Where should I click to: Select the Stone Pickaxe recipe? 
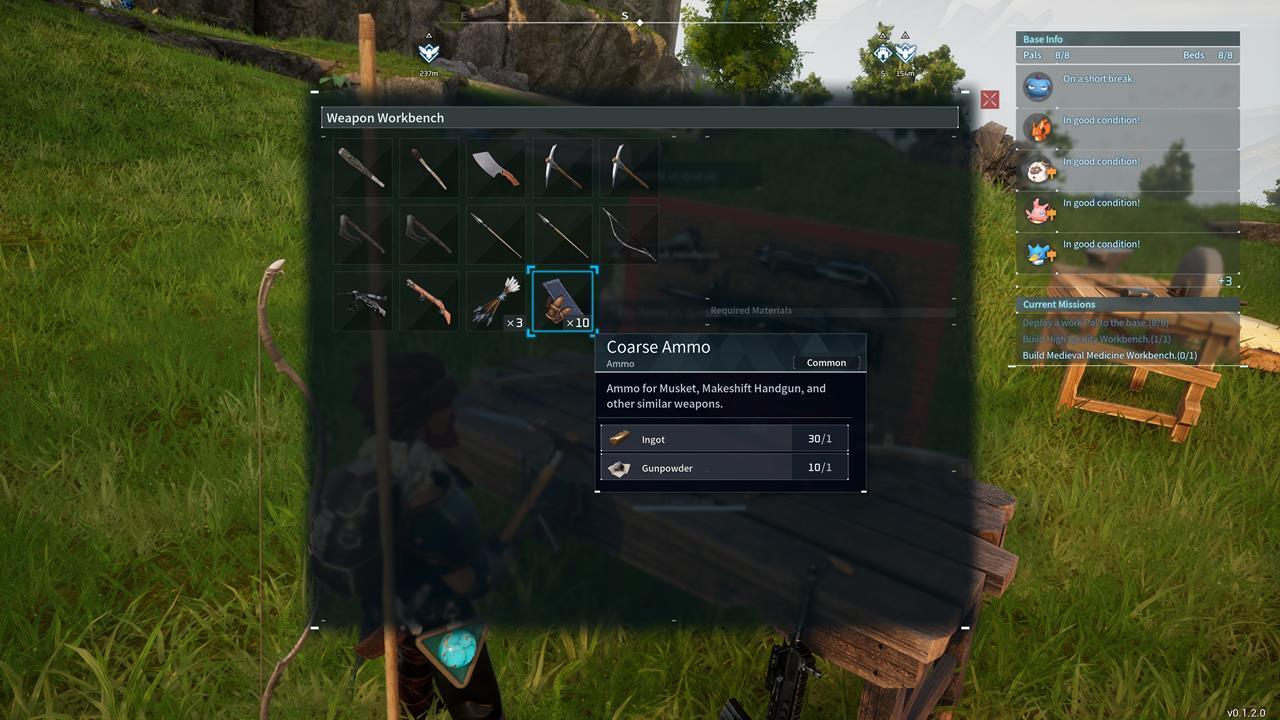(562, 167)
